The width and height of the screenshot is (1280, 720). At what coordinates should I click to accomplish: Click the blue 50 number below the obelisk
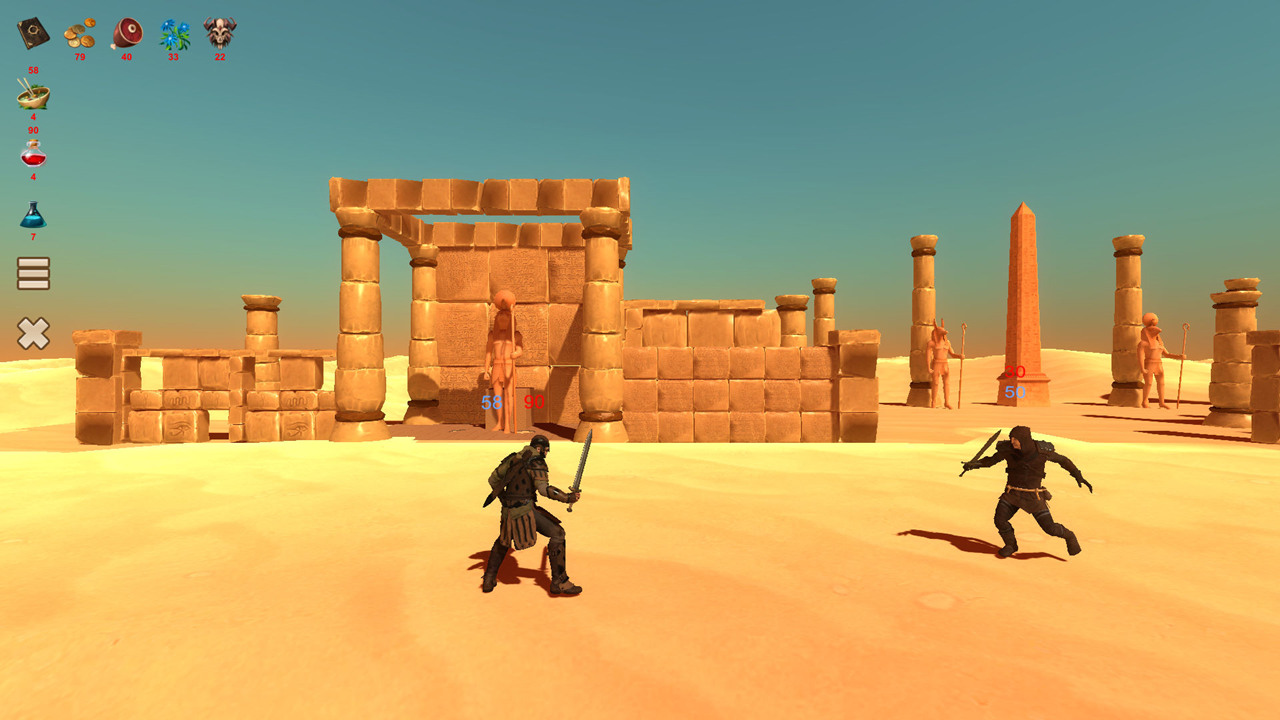pyautogui.click(x=1013, y=393)
